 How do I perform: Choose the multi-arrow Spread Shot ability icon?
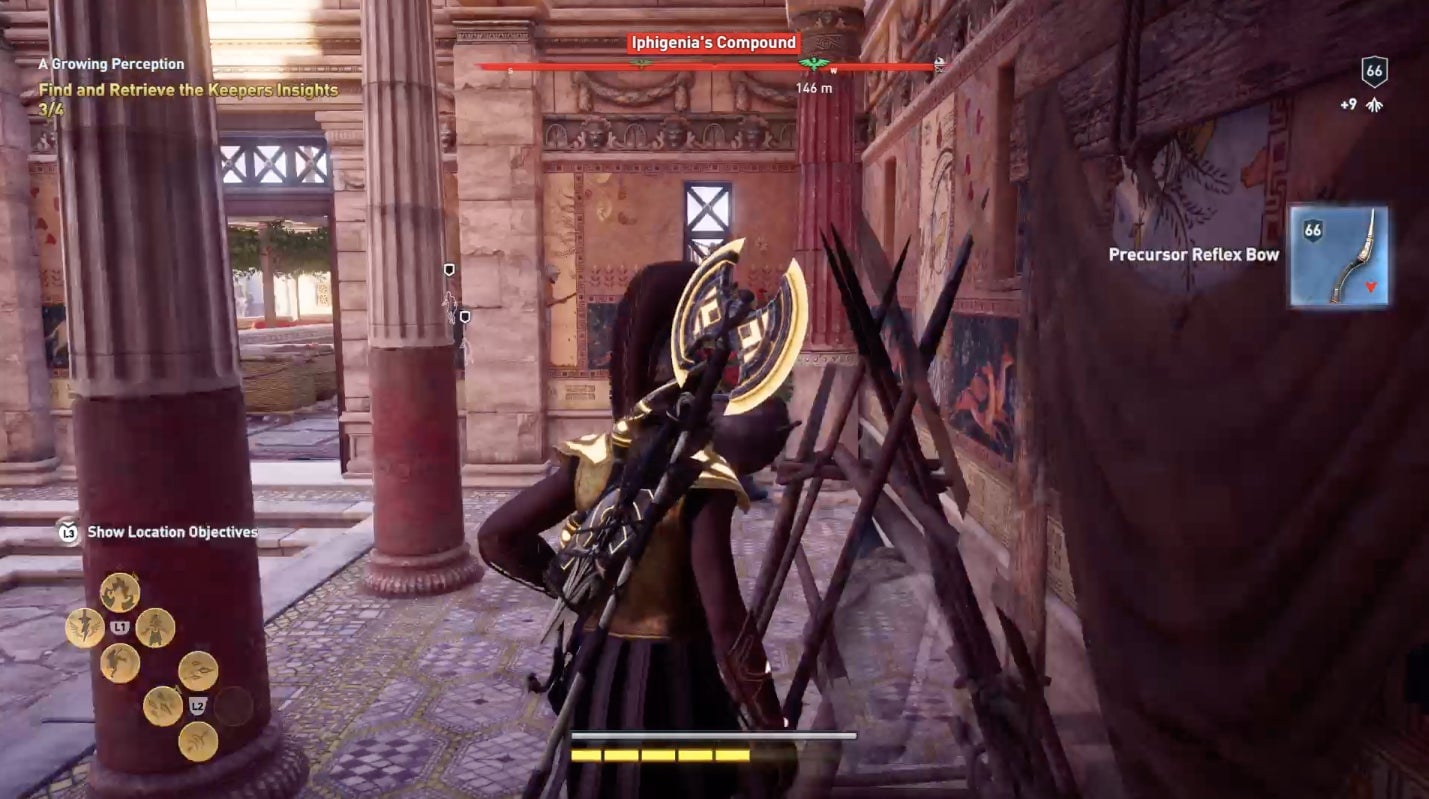(198, 671)
